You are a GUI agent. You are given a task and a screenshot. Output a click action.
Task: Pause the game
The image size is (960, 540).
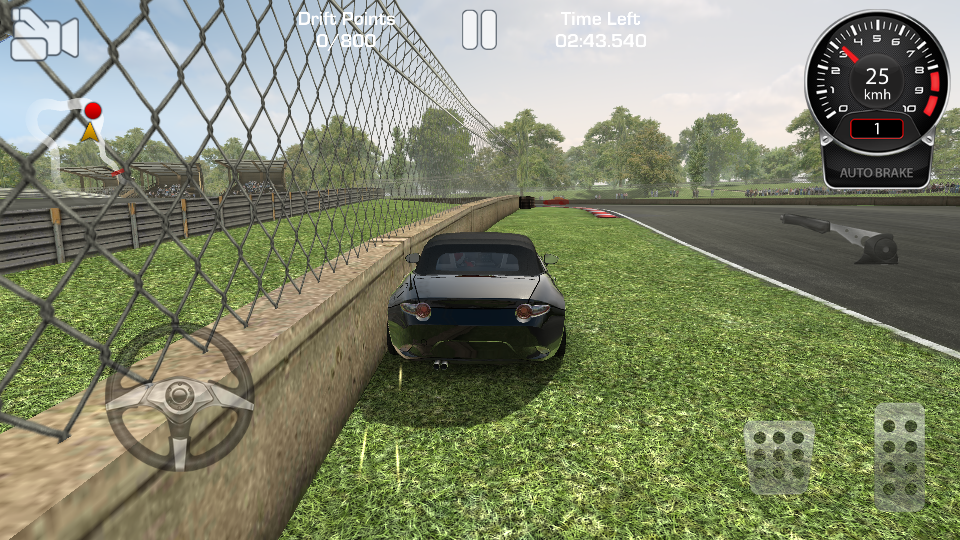[479, 30]
